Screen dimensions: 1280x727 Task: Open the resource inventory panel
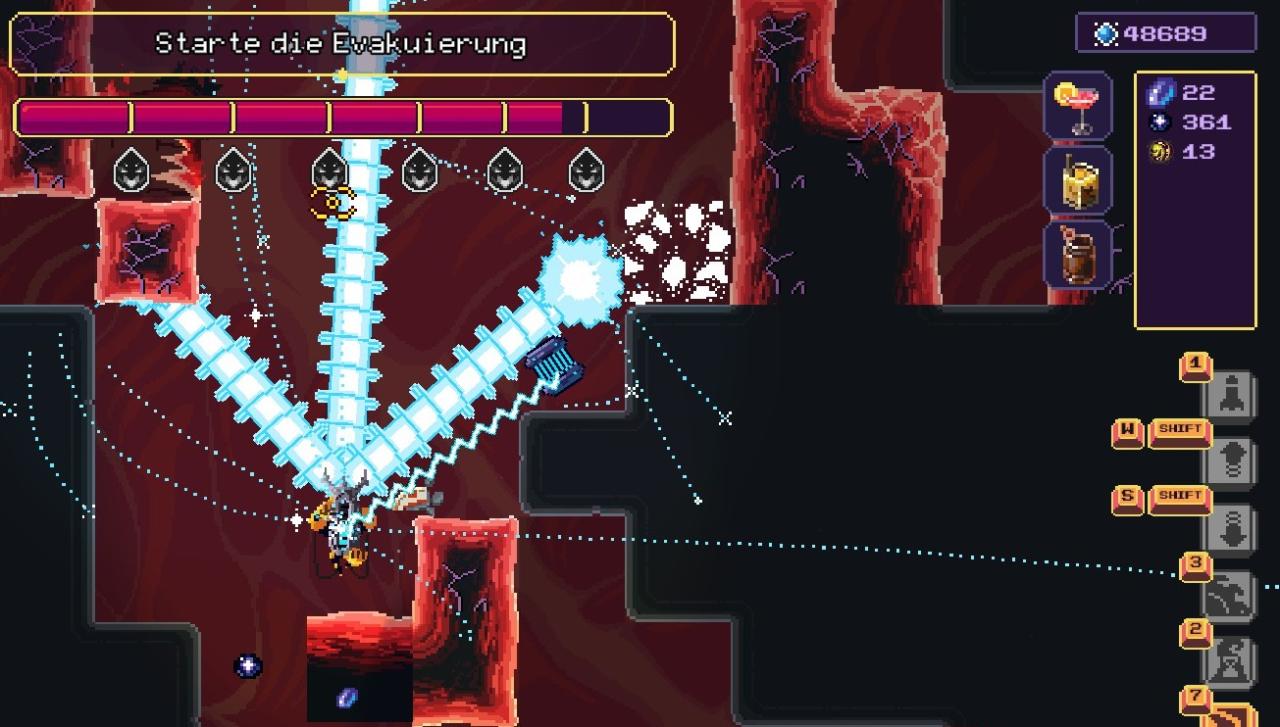tap(1195, 200)
